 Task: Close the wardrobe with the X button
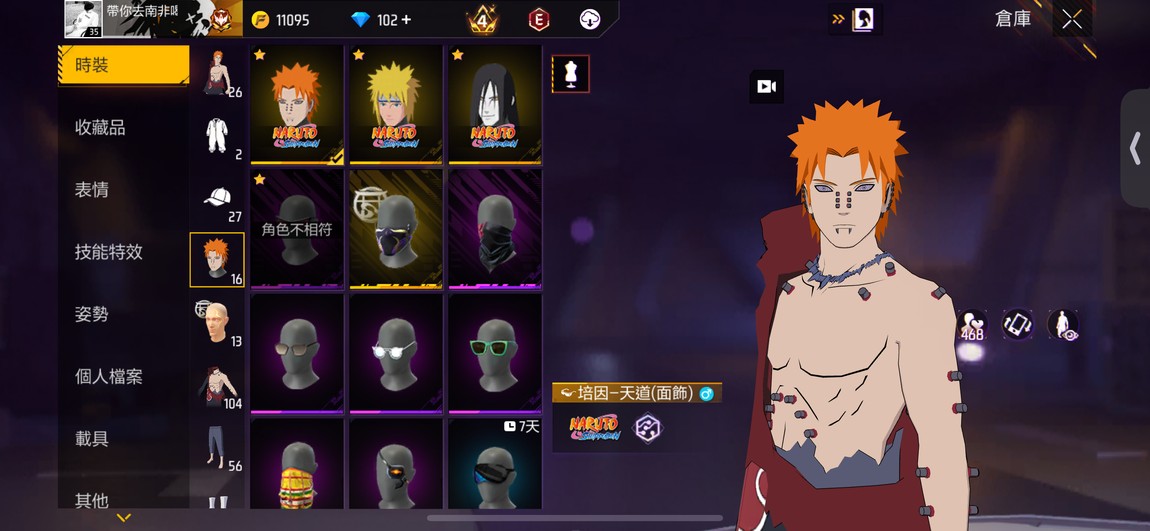(x=1072, y=19)
